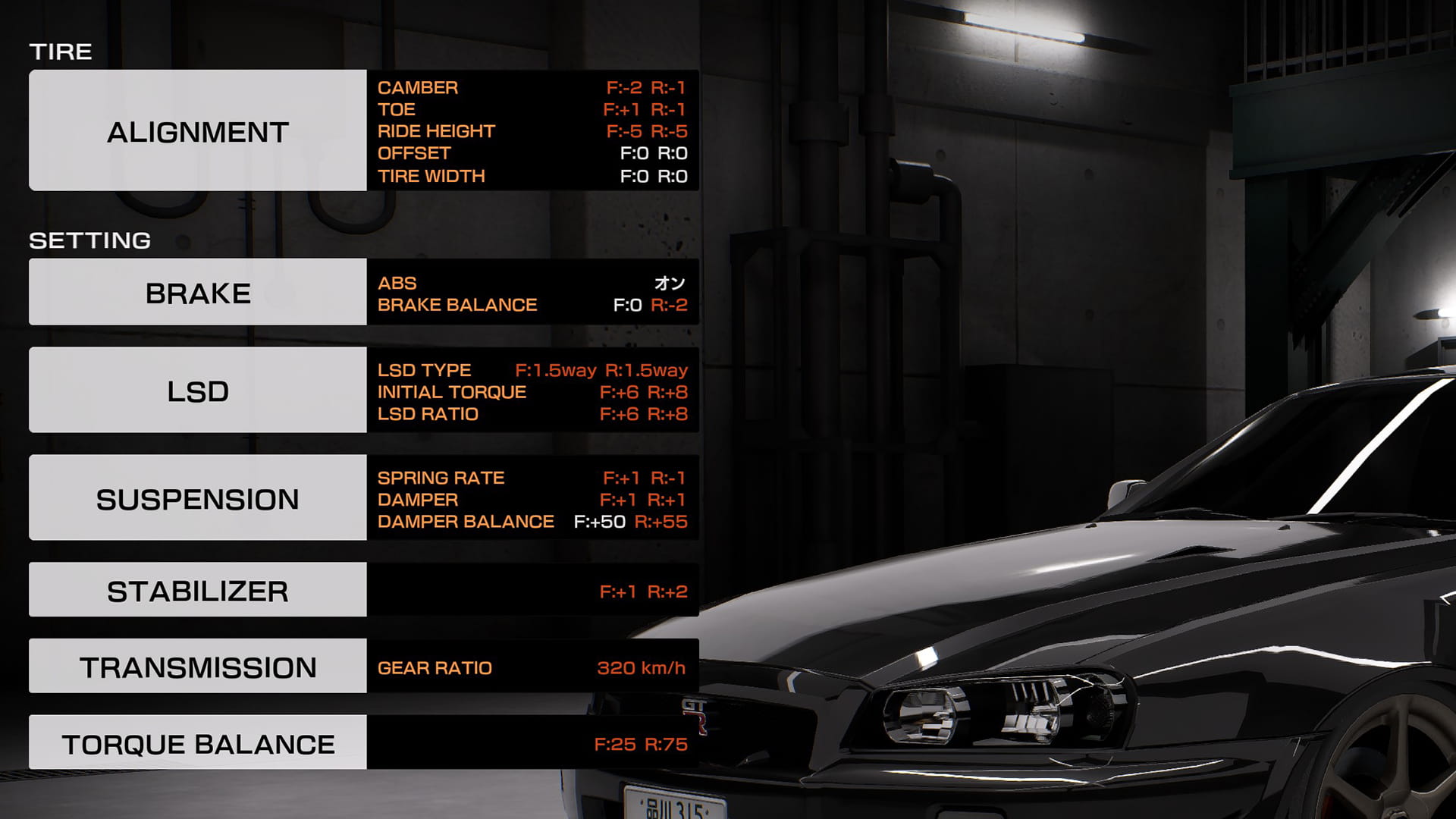
Task: Open the Transmission settings
Action: [197, 667]
